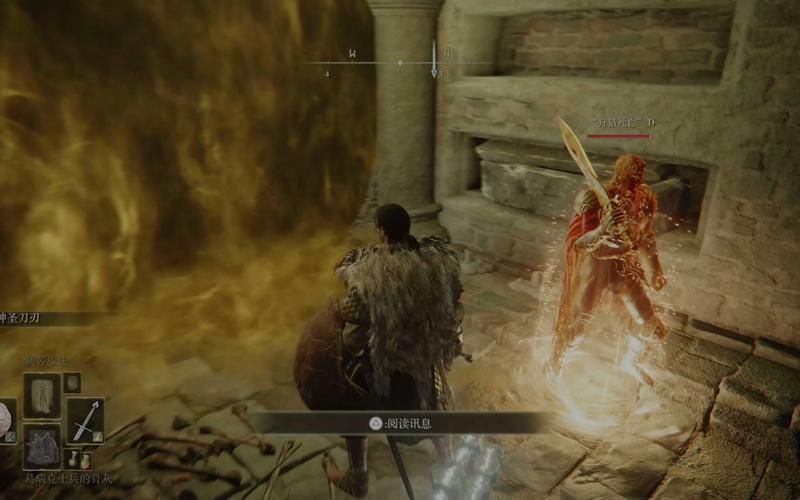Screen dimensions: 800x500
Task: Select the Assassin's Approach spell slot
Action: [x=42, y=394]
